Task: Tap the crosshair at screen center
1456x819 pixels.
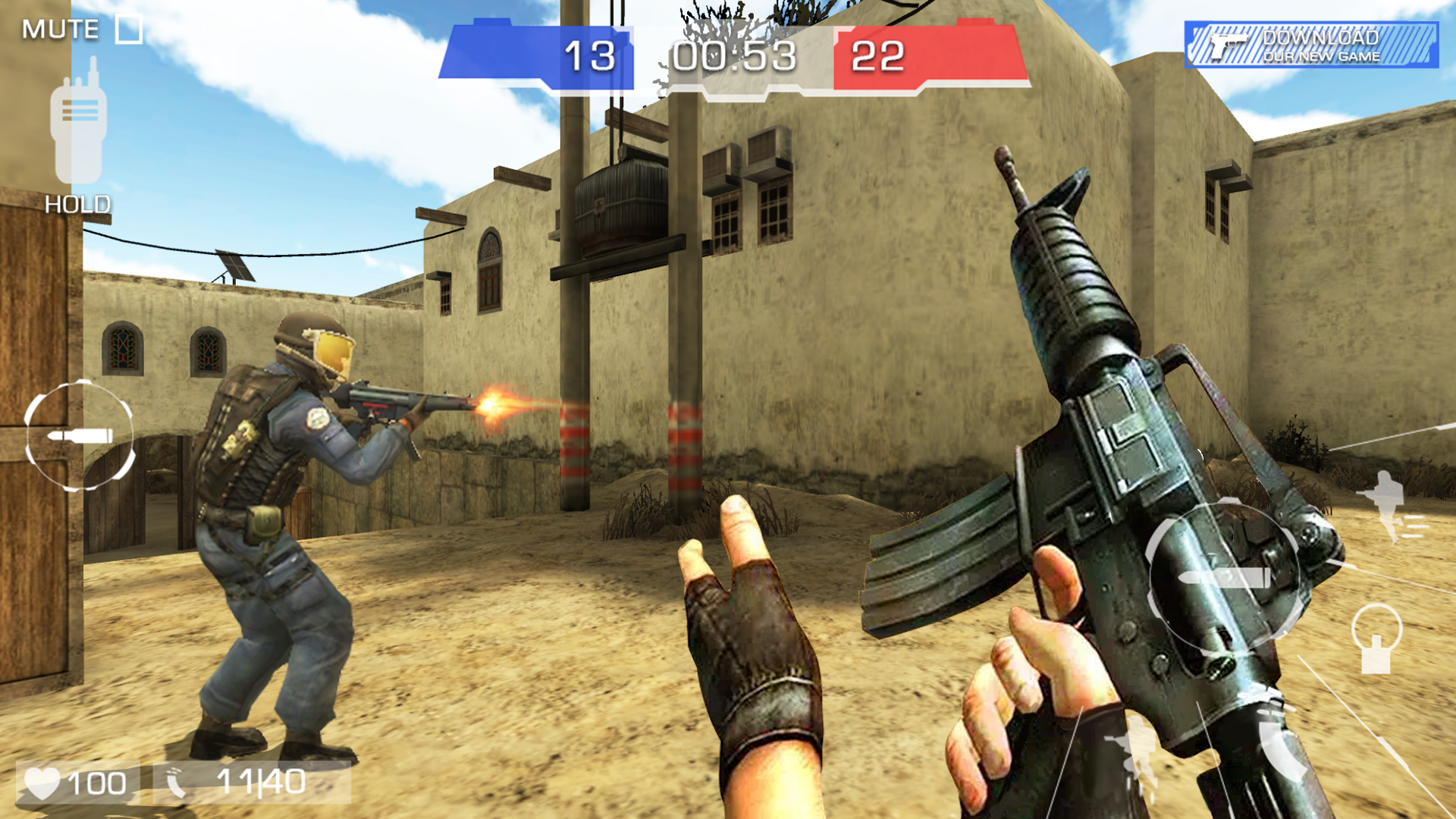Action: pos(728,409)
